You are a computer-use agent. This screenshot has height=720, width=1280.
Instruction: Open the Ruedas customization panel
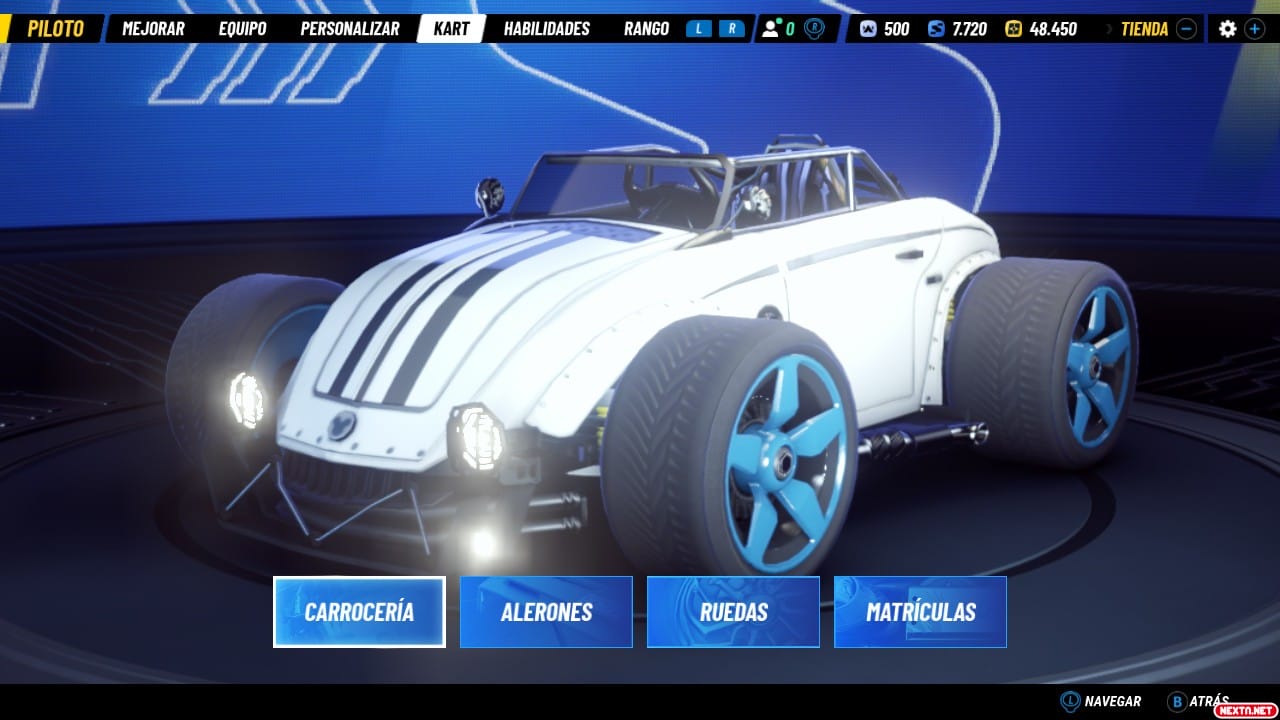point(733,611)
